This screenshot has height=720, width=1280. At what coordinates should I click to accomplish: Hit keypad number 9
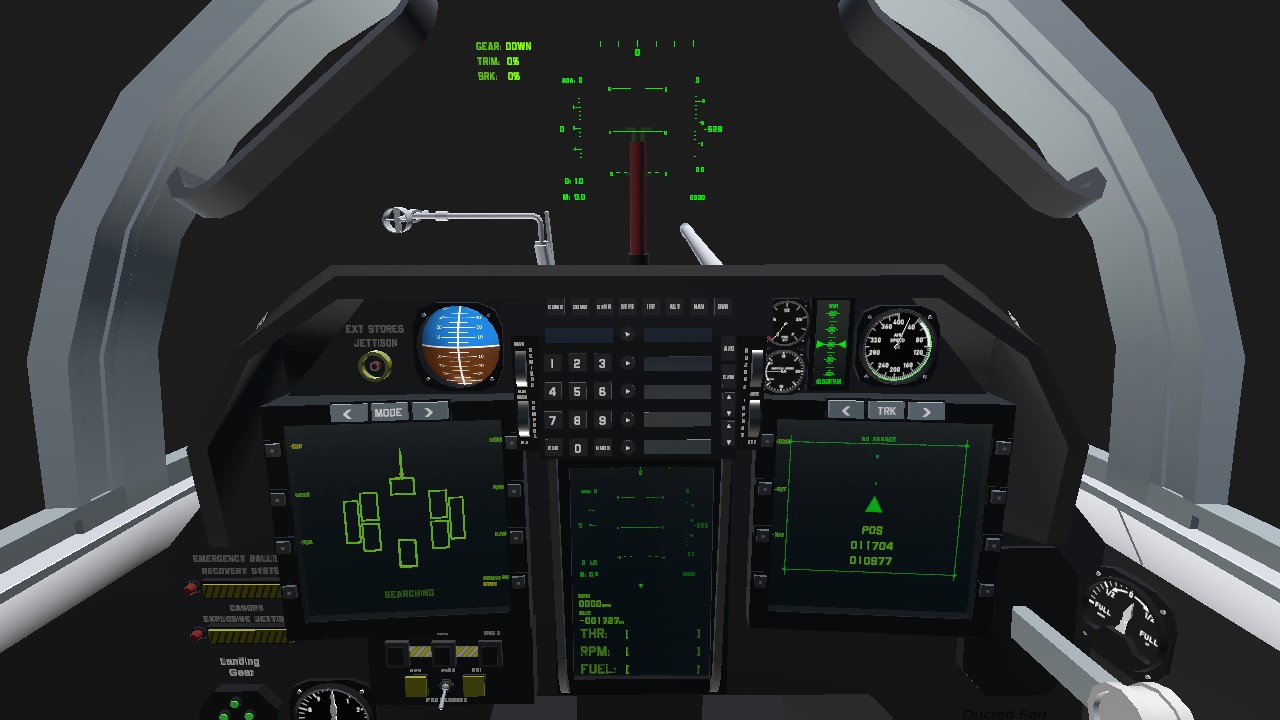click(602, 421)
